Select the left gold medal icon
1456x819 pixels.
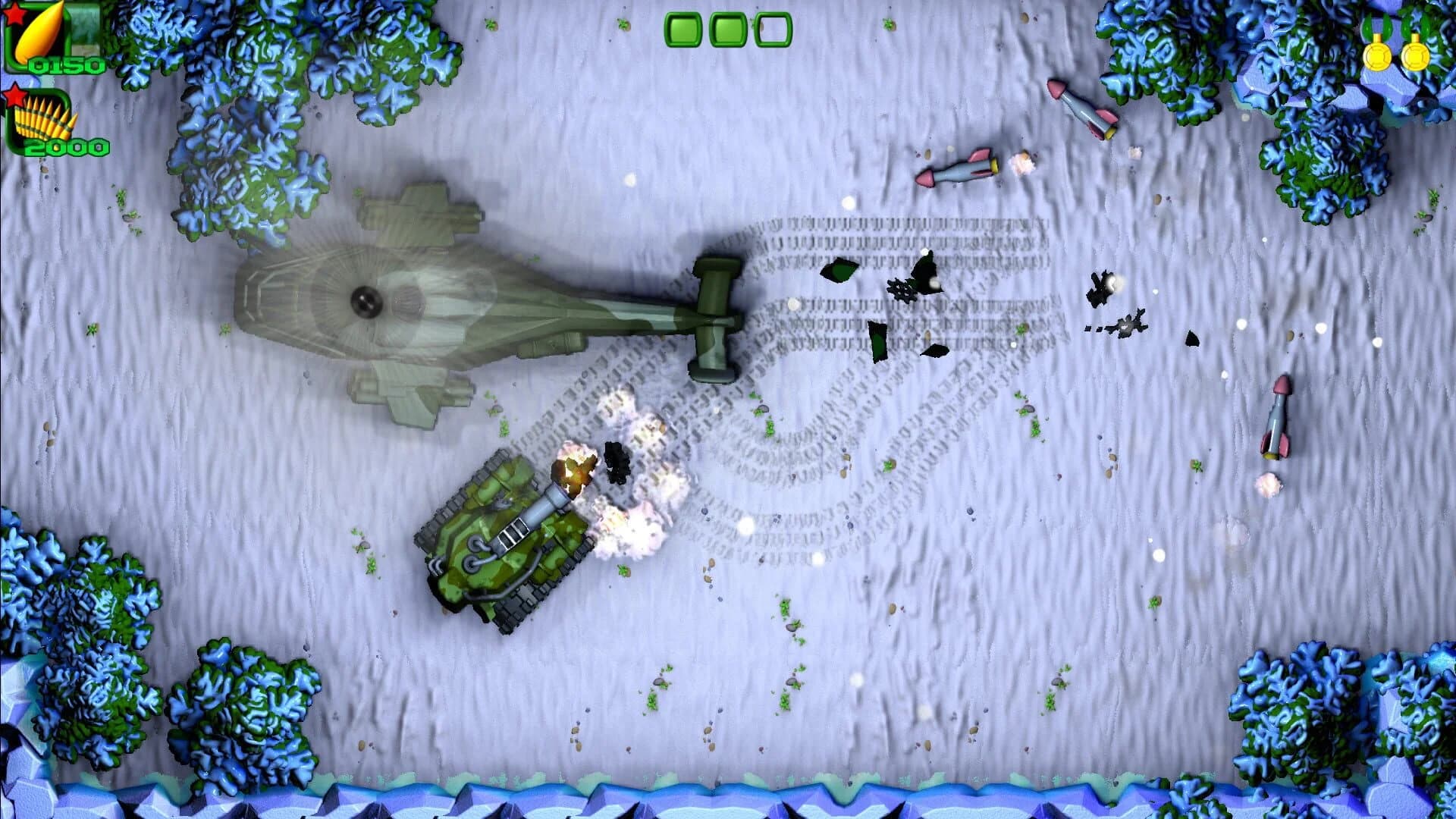pyautogui.click(x=1377, y=58)
